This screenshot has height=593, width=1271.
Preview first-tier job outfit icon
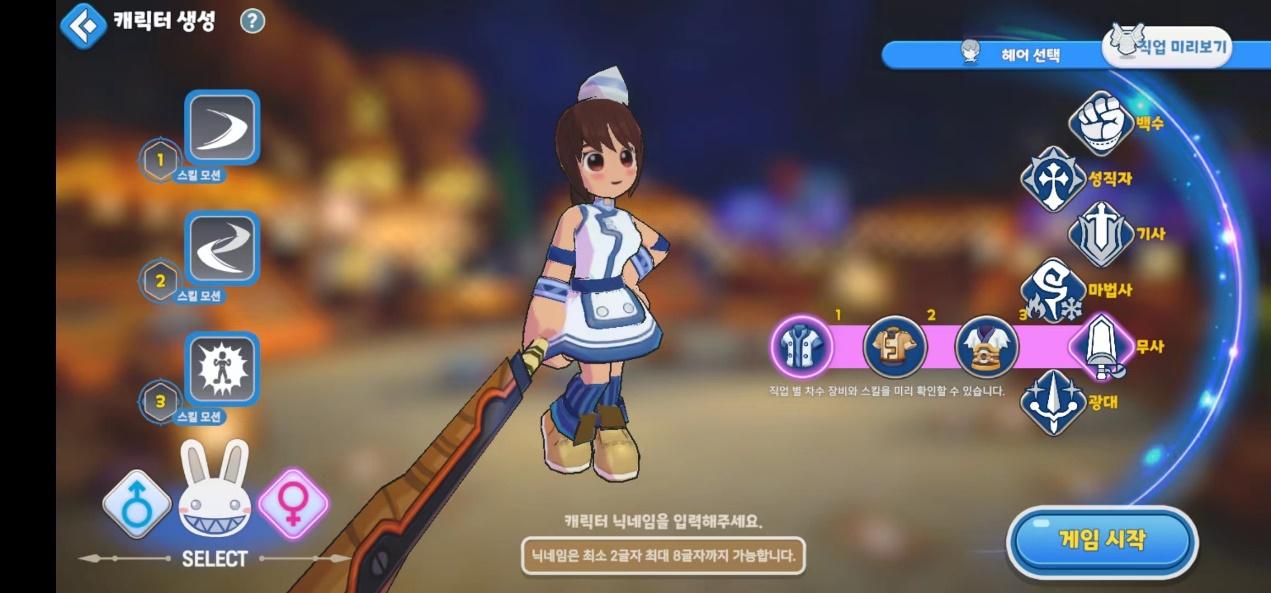pyautogui.click(x=802, y=347)
